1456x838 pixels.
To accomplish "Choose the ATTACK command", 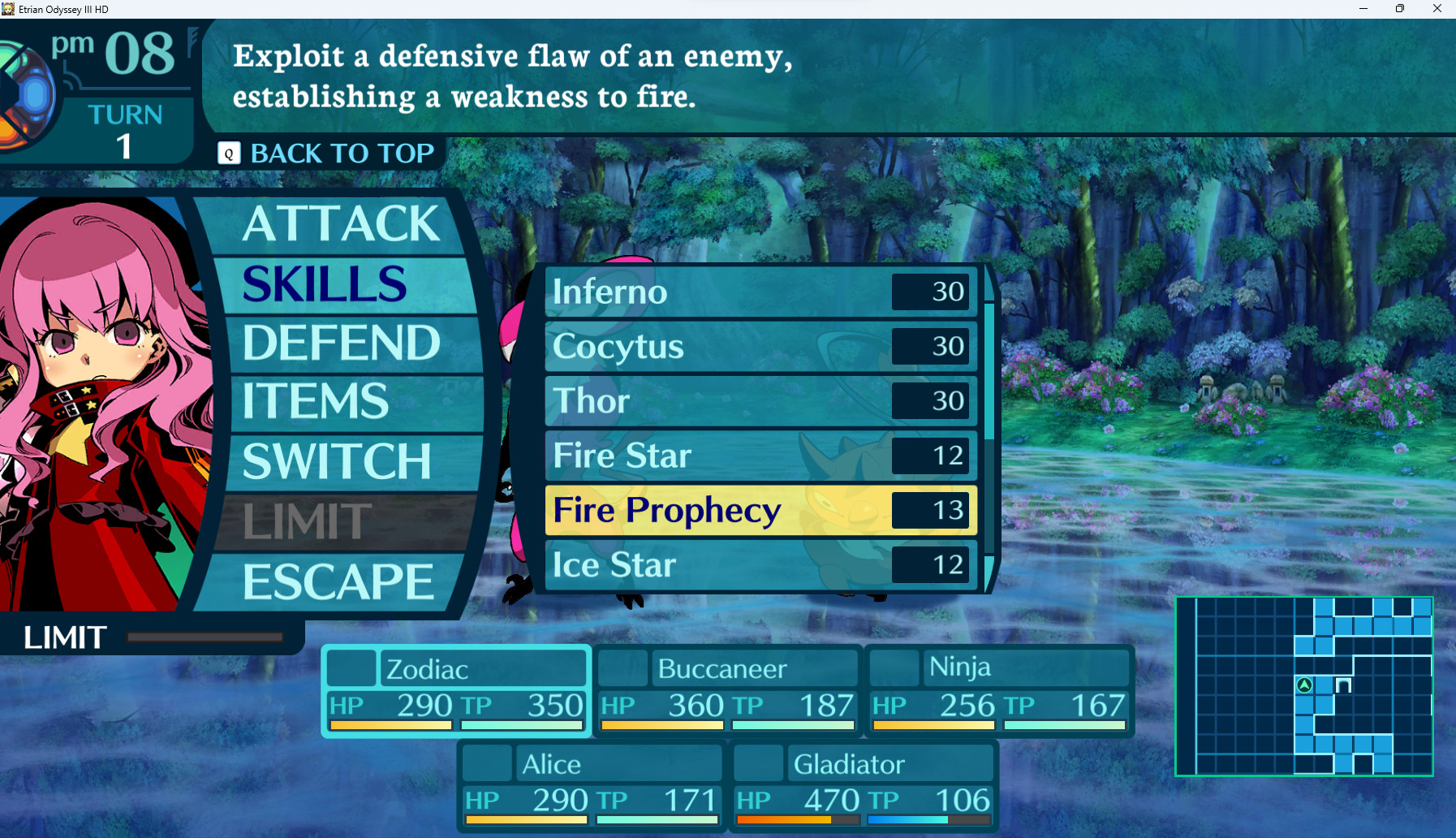I will point(340,224).
